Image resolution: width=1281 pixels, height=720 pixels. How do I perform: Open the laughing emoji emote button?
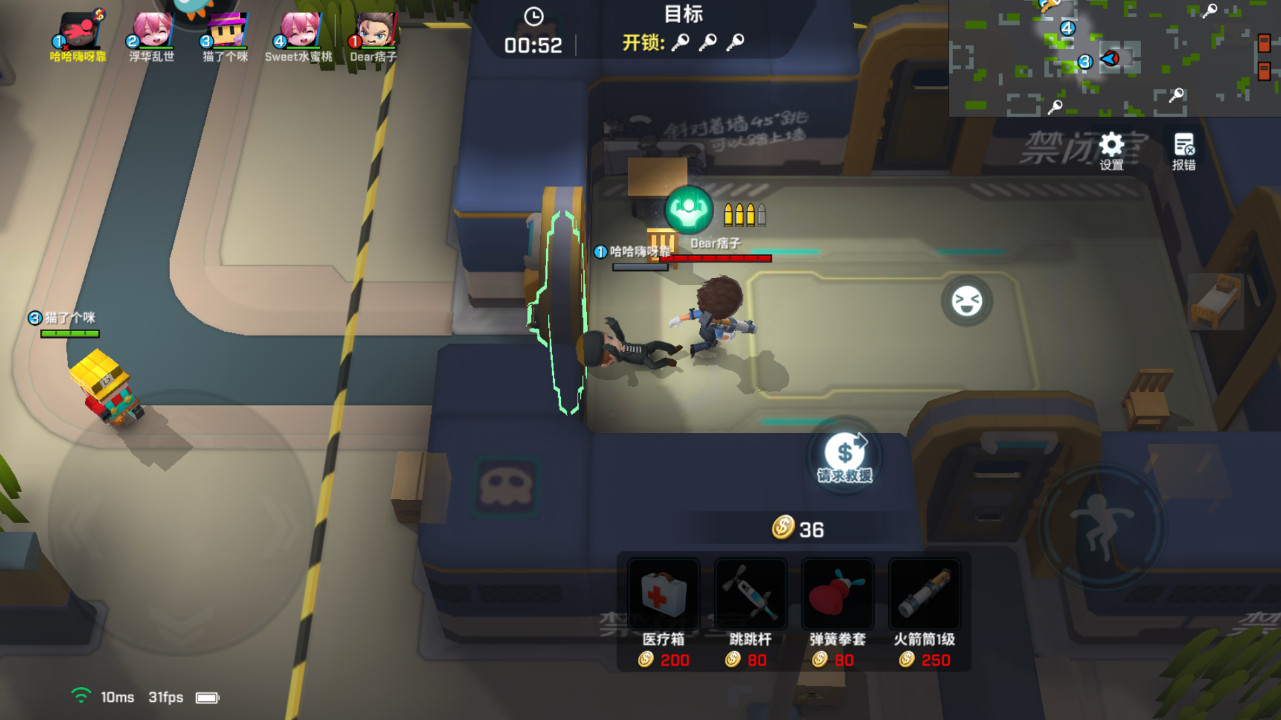pos(966,301)
